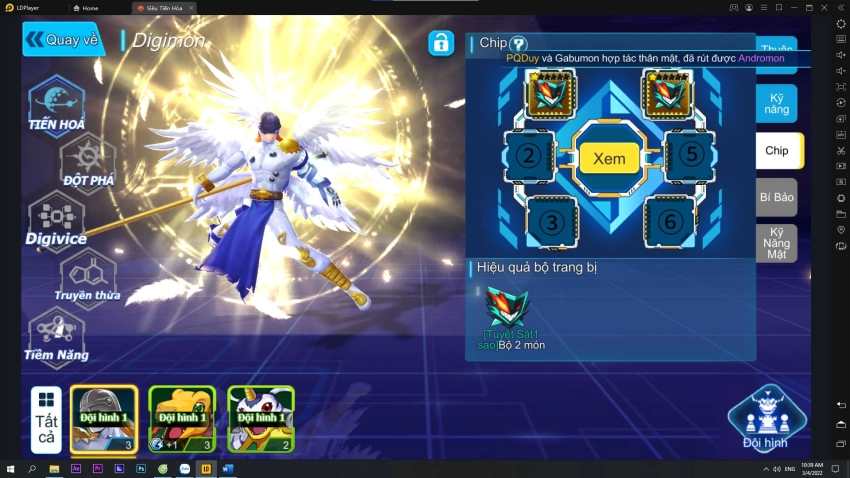Select empty chip slot number 2
This screenshot has width=850, height=478.
tap(529, 156)
